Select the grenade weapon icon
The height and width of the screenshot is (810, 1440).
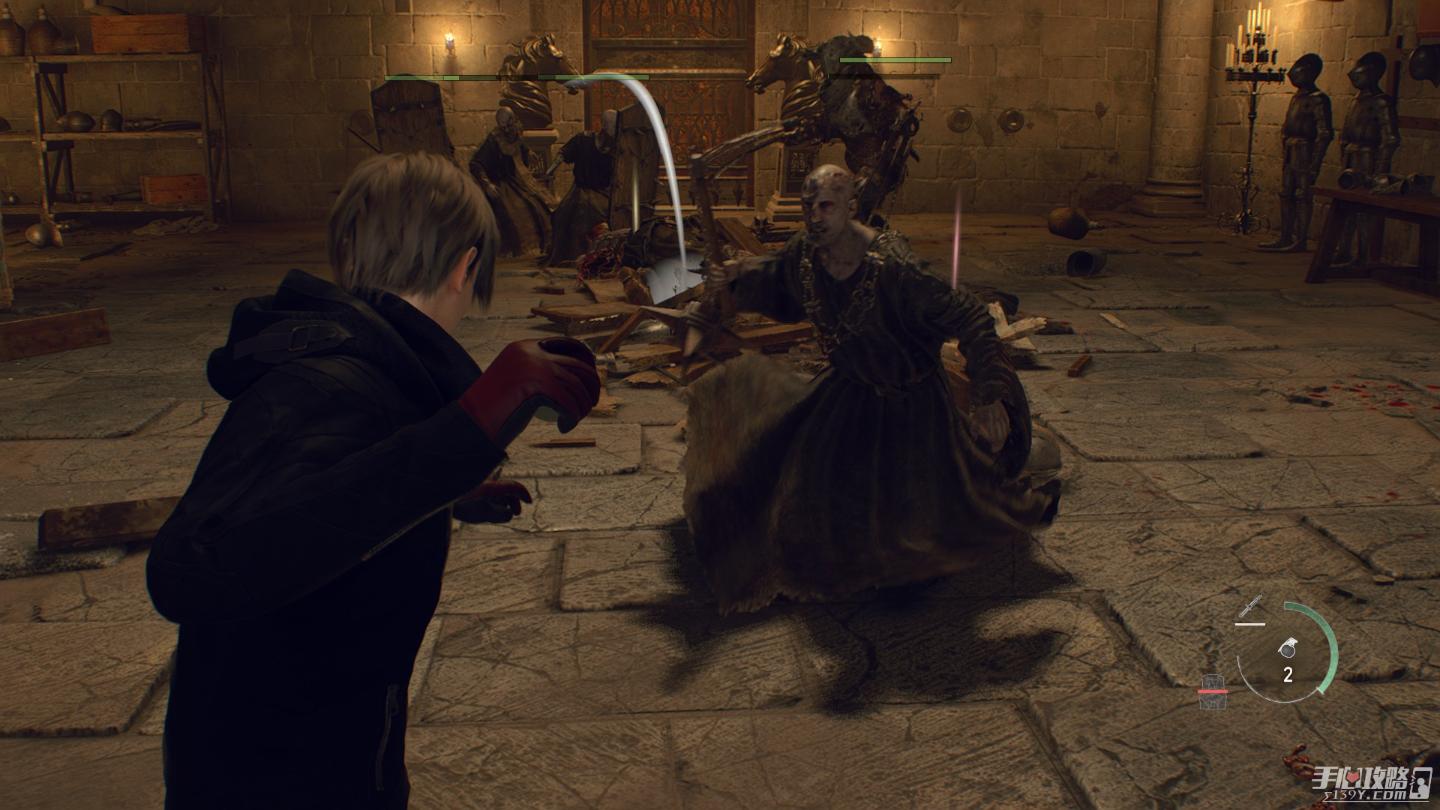pos(1288,648)
